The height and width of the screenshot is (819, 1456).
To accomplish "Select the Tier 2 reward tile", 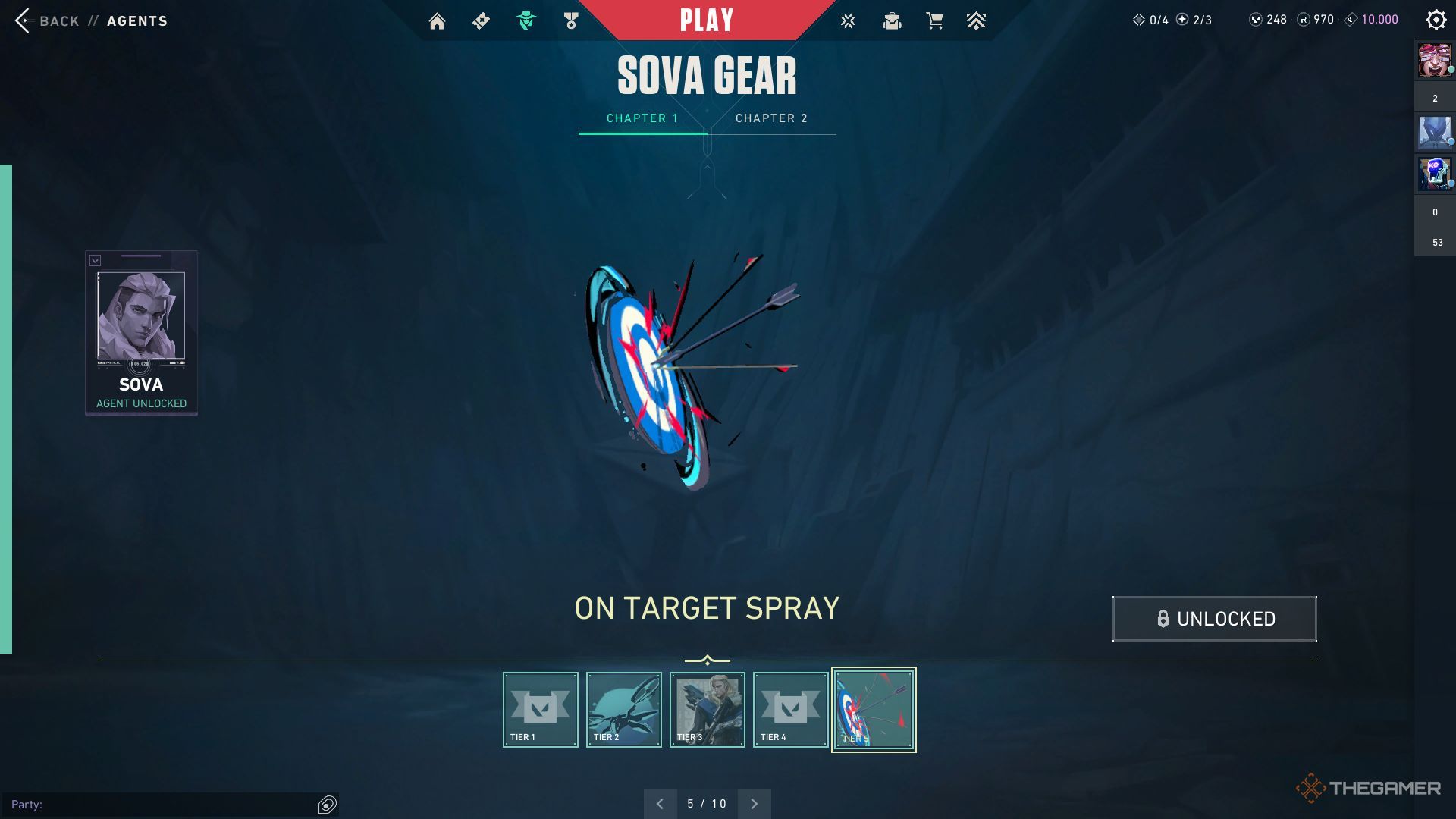I will pos(623,710).
